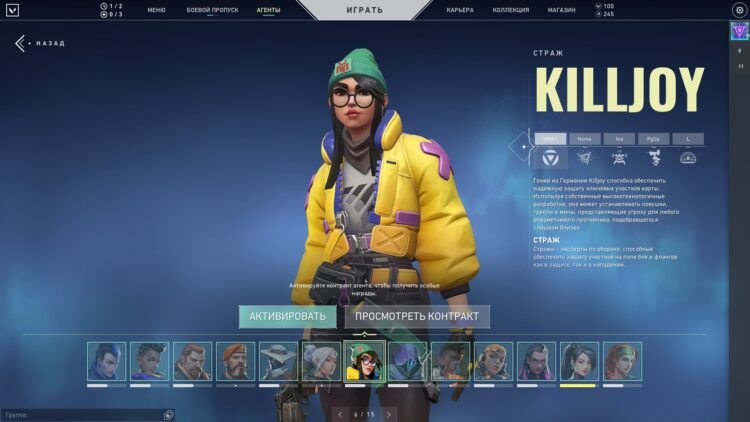Select the Lockdown ultimate ability icon
This screenshot has width=750, height=422.
point(688,157)
